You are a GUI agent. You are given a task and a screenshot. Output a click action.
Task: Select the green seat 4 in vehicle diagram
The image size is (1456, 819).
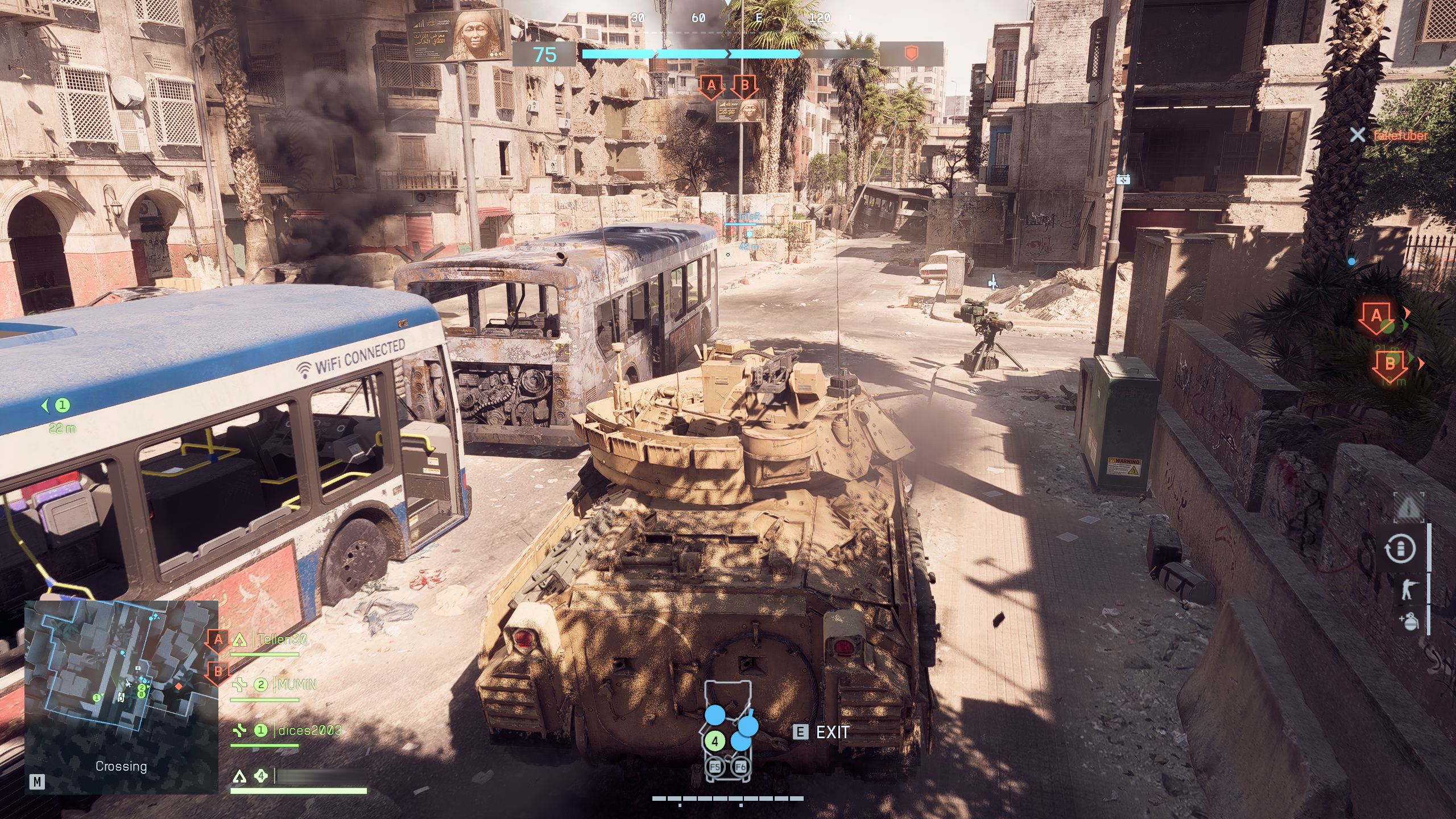click(715, 742)
